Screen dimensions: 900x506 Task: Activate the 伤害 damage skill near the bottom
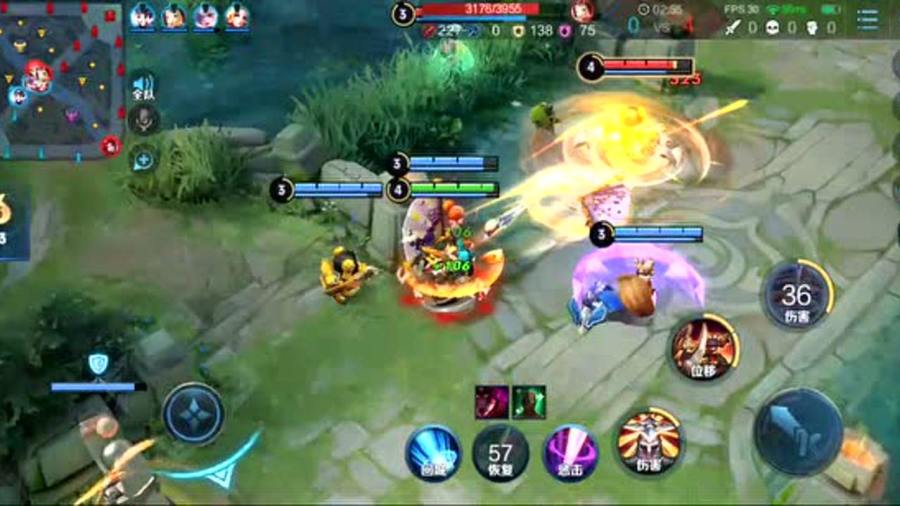click(x=648, y=442)
